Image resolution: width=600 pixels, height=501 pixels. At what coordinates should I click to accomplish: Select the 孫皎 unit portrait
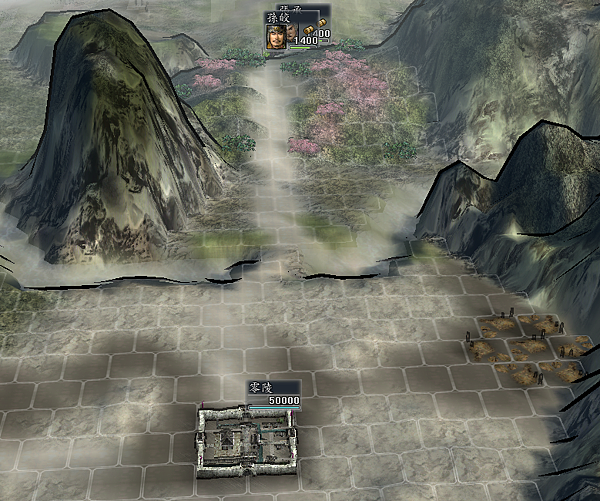pos(275,35)
